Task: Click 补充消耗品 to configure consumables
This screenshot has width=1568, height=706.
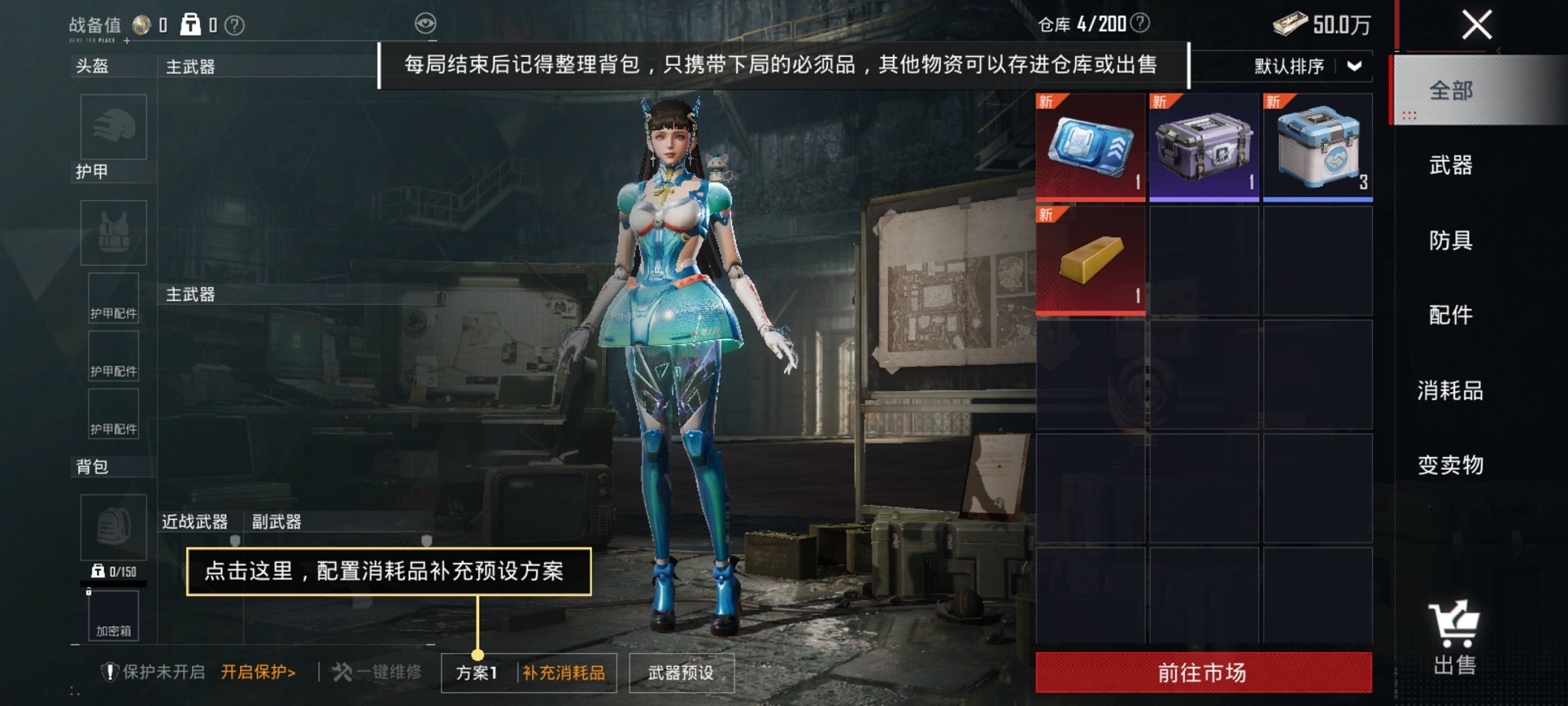Action: [x=563, y=671]
